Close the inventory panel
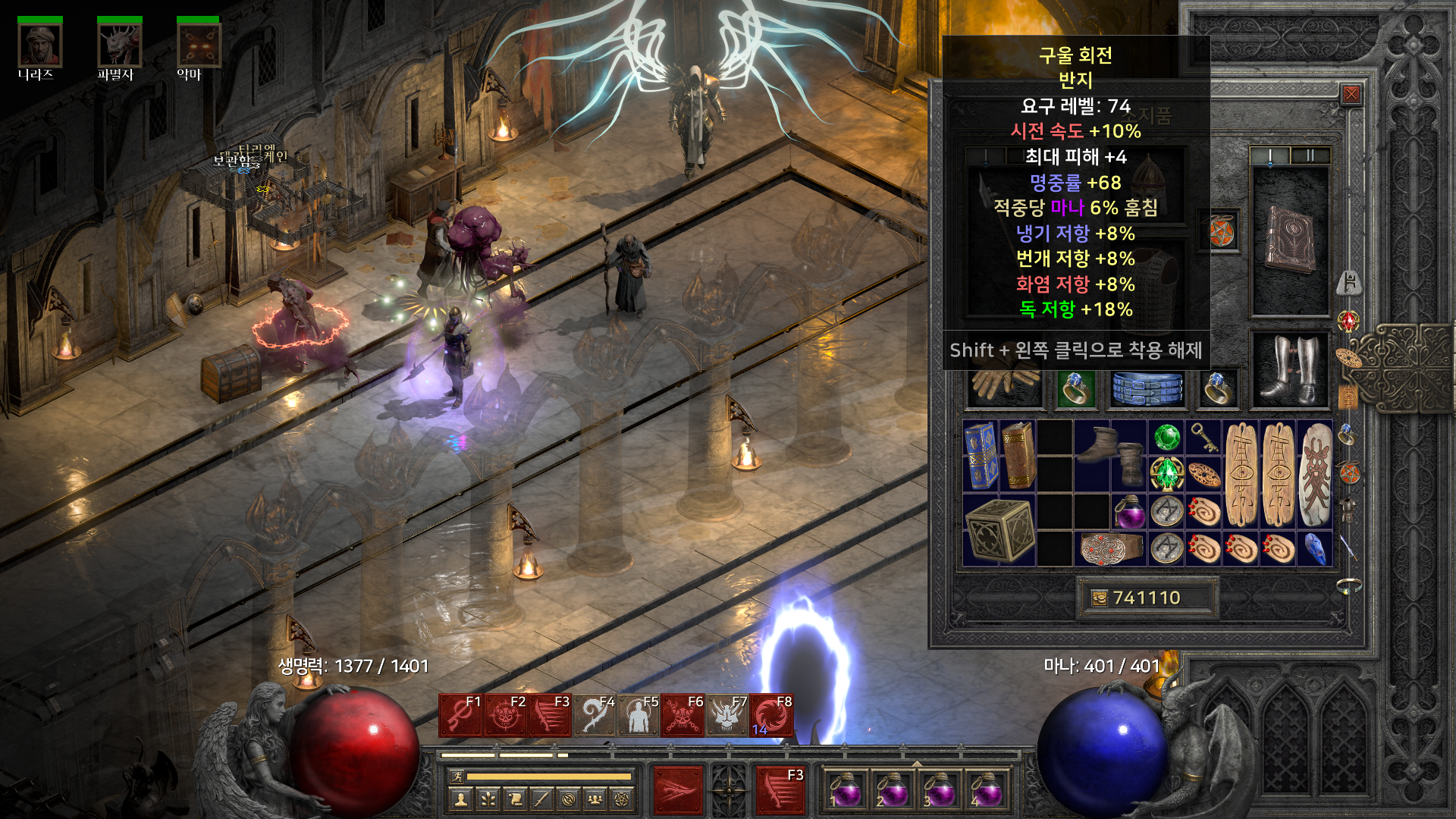The width and height of the screenshot is (1456, 819). click(x=1351, y=94)
